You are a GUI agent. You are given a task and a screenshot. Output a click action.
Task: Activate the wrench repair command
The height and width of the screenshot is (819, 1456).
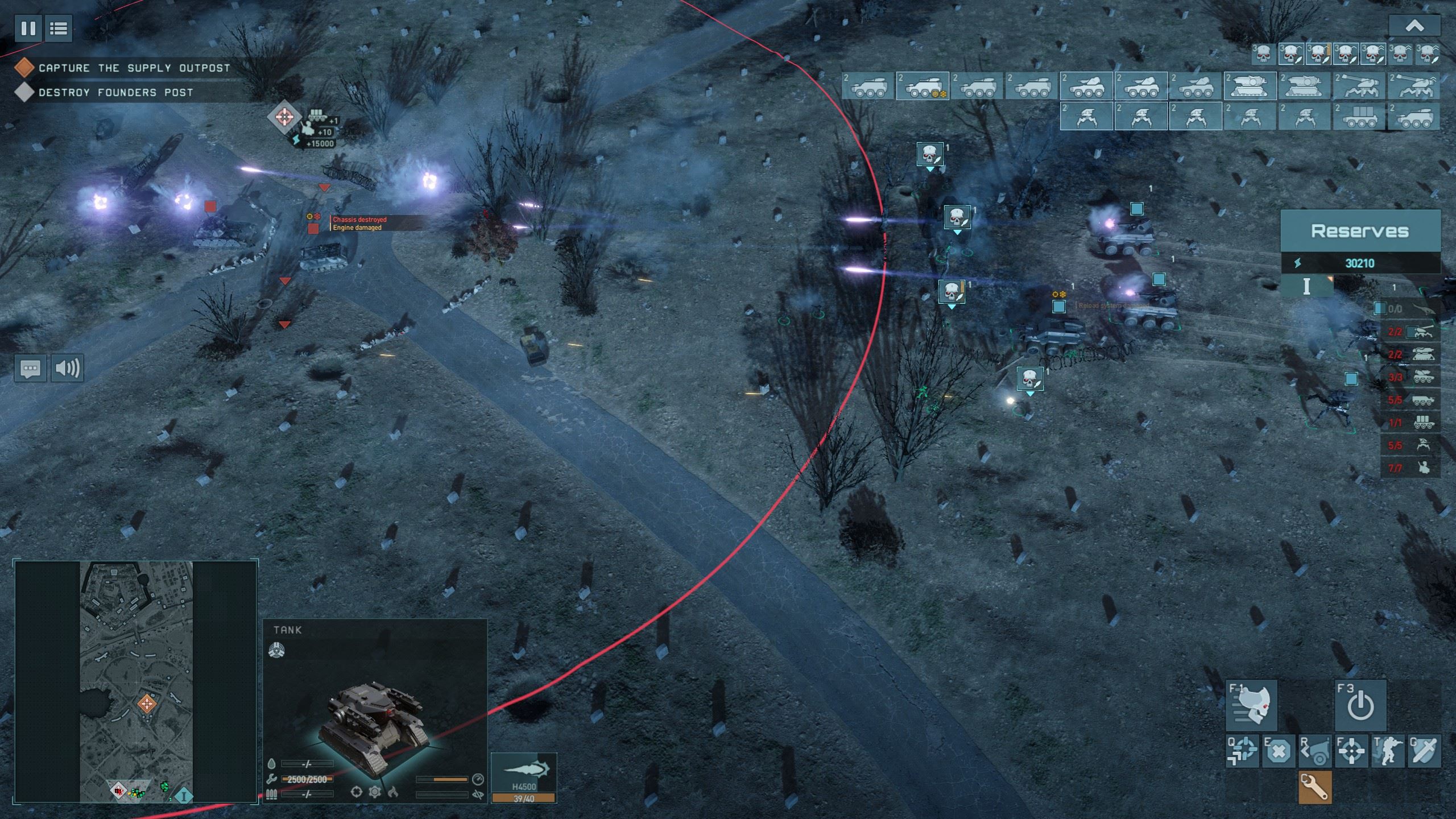tap(1315, 788)
